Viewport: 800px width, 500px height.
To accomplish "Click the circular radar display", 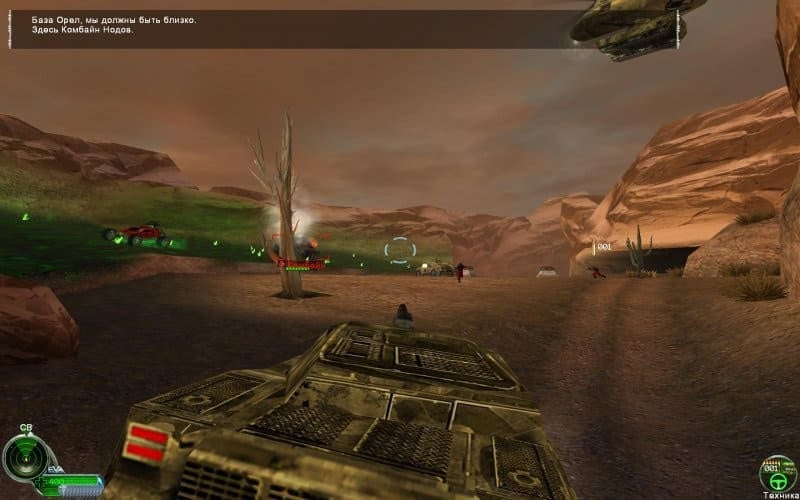I will (24, 457).
